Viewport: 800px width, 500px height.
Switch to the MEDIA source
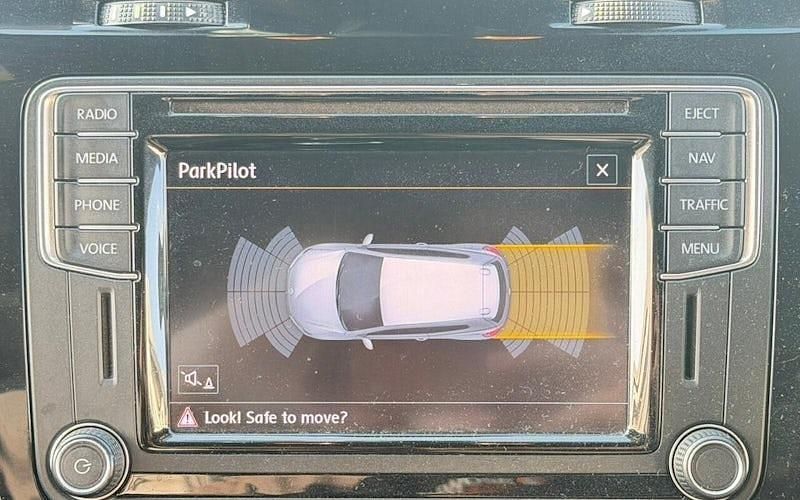[96, 158]
